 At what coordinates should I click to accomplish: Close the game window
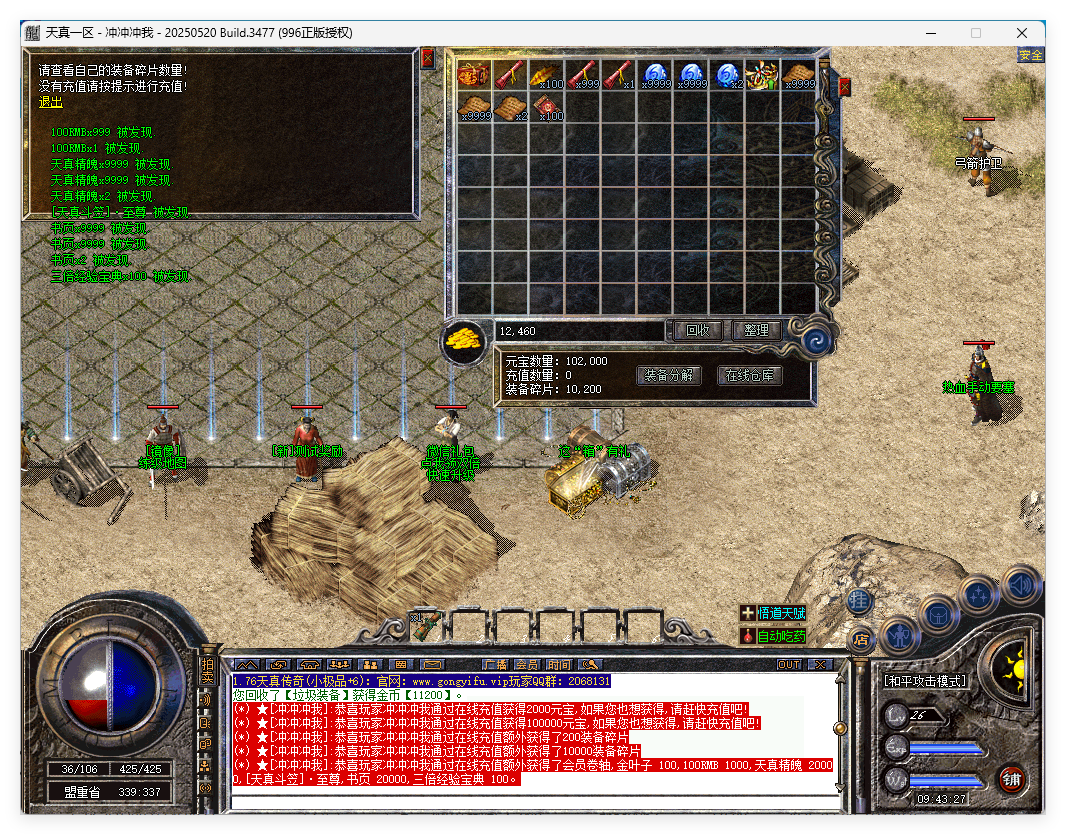click(x=1022, y=33)
